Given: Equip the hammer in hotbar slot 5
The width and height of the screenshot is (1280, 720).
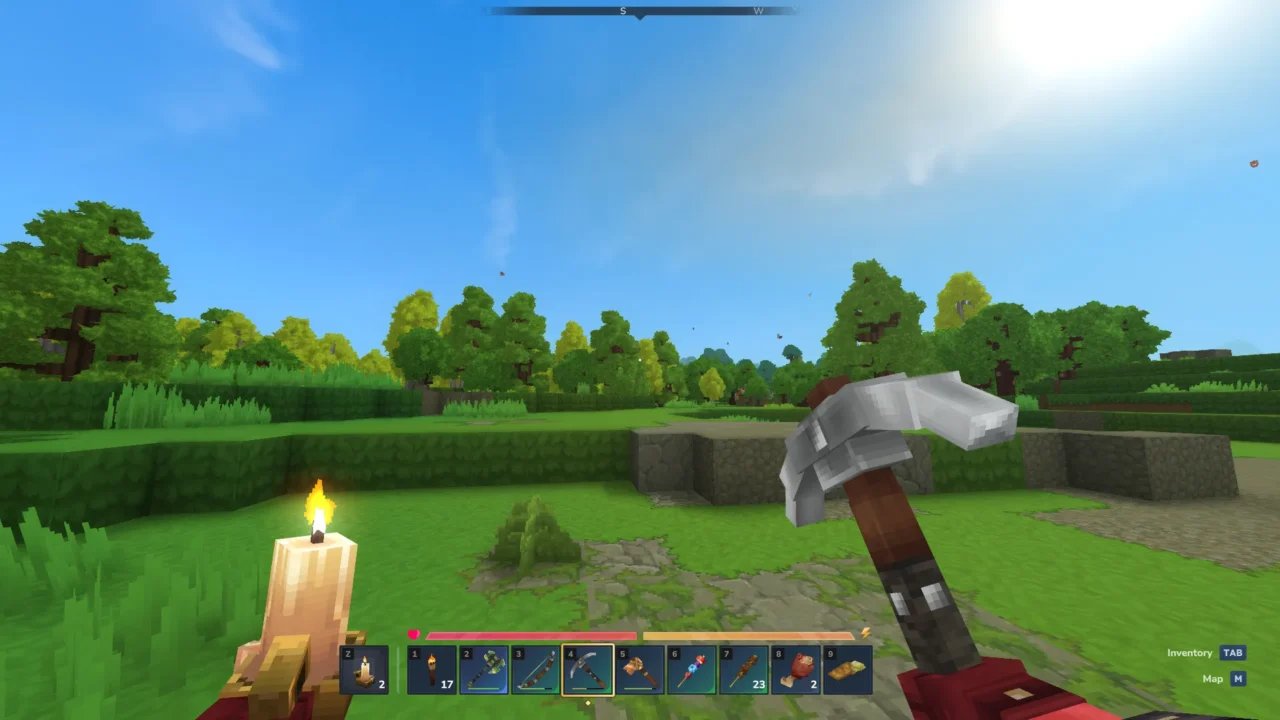Looking at the screenshot, I should [x=640, y=670].
